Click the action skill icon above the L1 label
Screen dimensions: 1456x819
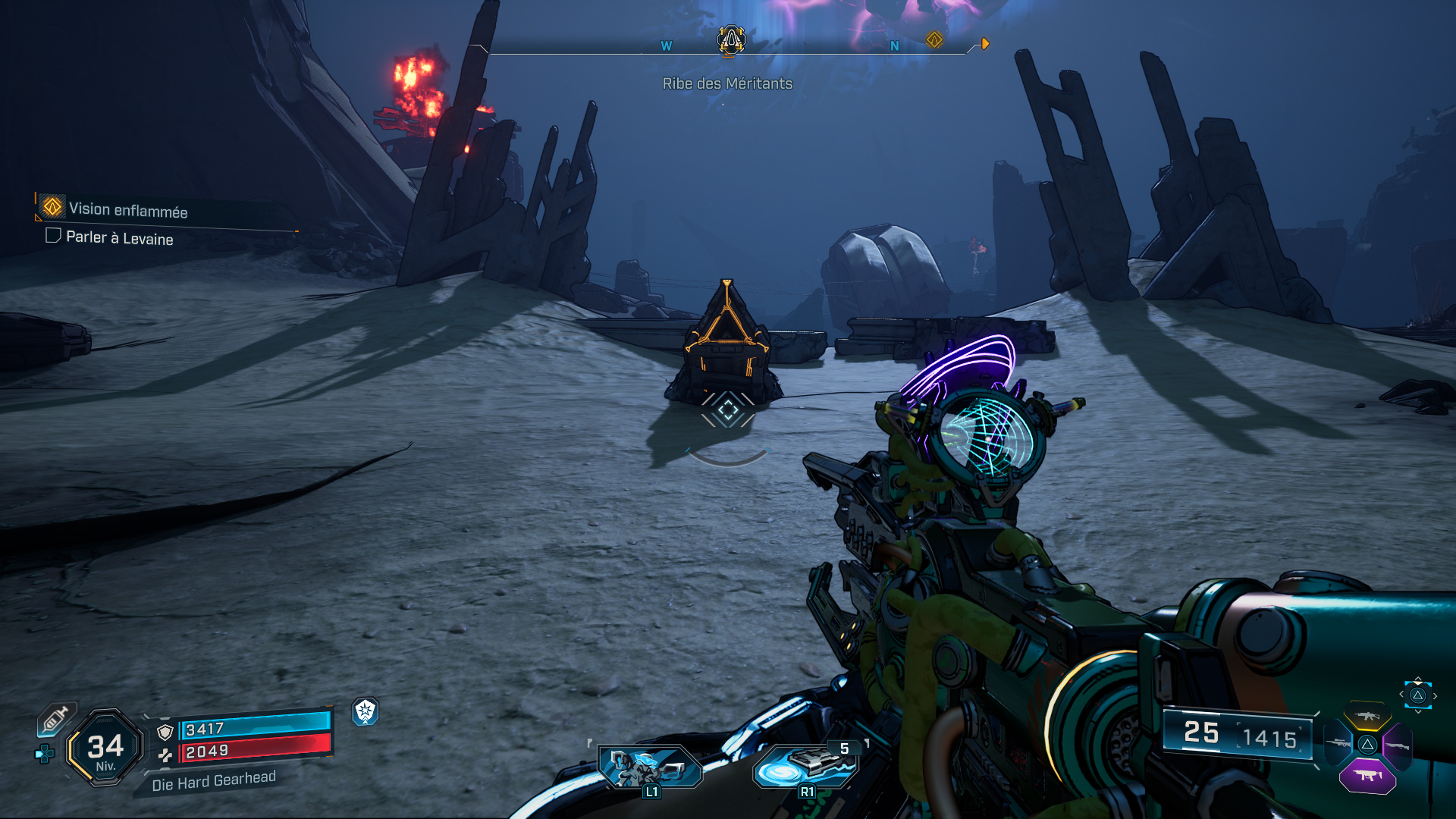pos(648,766)
